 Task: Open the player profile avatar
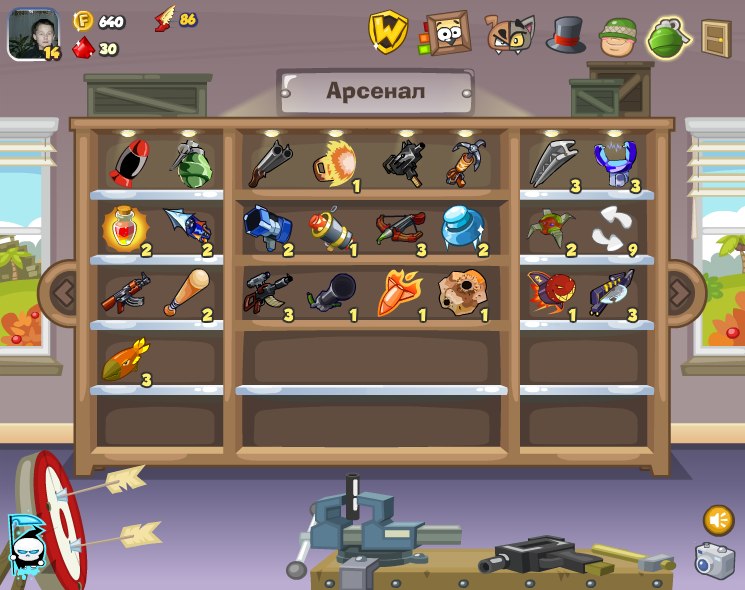pyautogui.click(x=32, y=33)
